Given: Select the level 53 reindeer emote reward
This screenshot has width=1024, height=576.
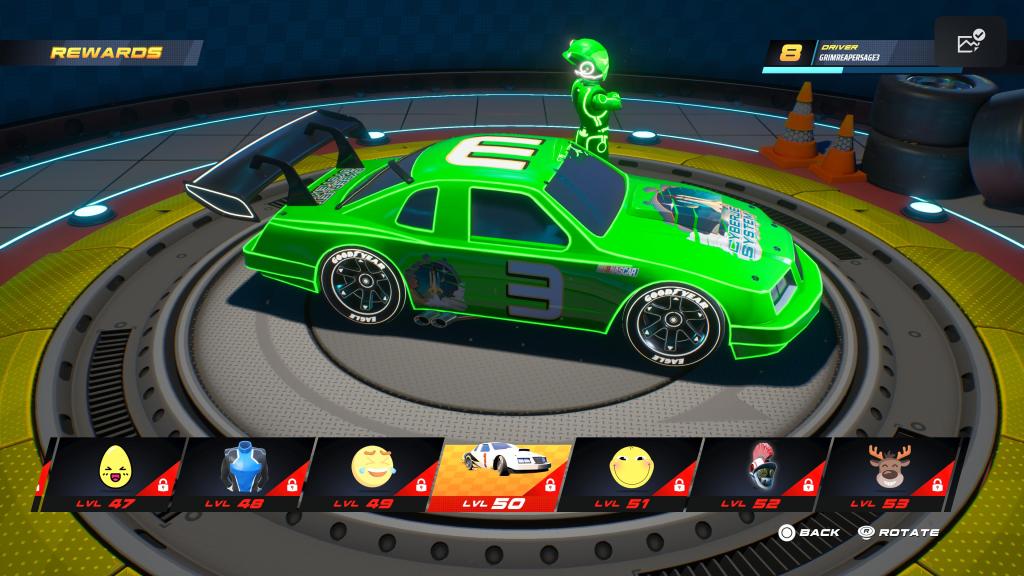Looking at the screenshot, I should pyautogui.click(x=888, y=472).
